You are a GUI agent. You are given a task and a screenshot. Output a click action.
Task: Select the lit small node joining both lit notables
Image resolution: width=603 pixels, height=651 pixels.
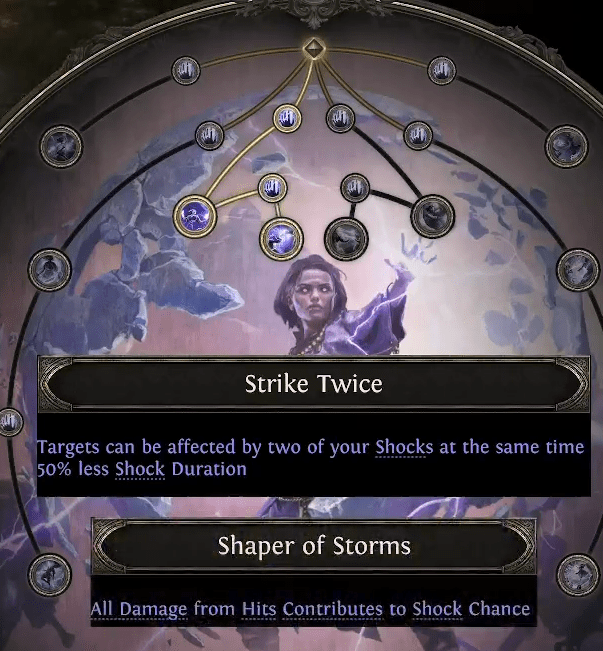pyautogui.click(x=271, y=187)
